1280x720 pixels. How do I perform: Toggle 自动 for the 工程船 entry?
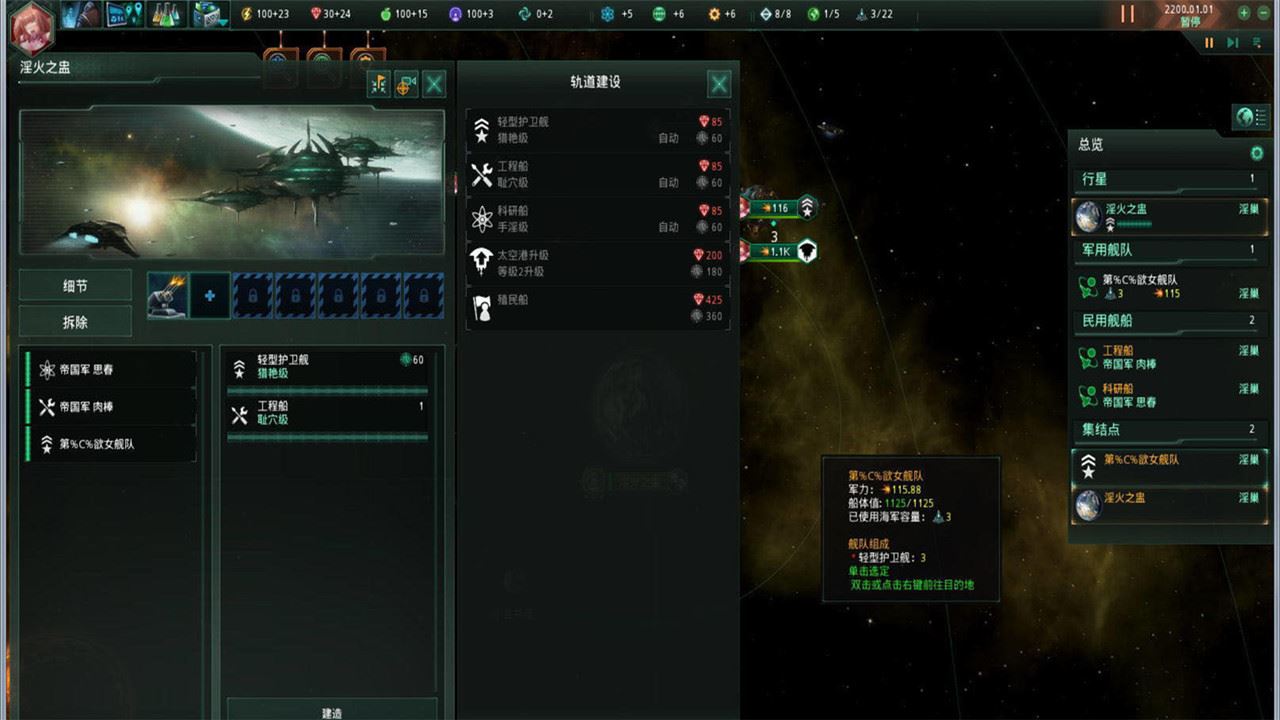point(669,182)
